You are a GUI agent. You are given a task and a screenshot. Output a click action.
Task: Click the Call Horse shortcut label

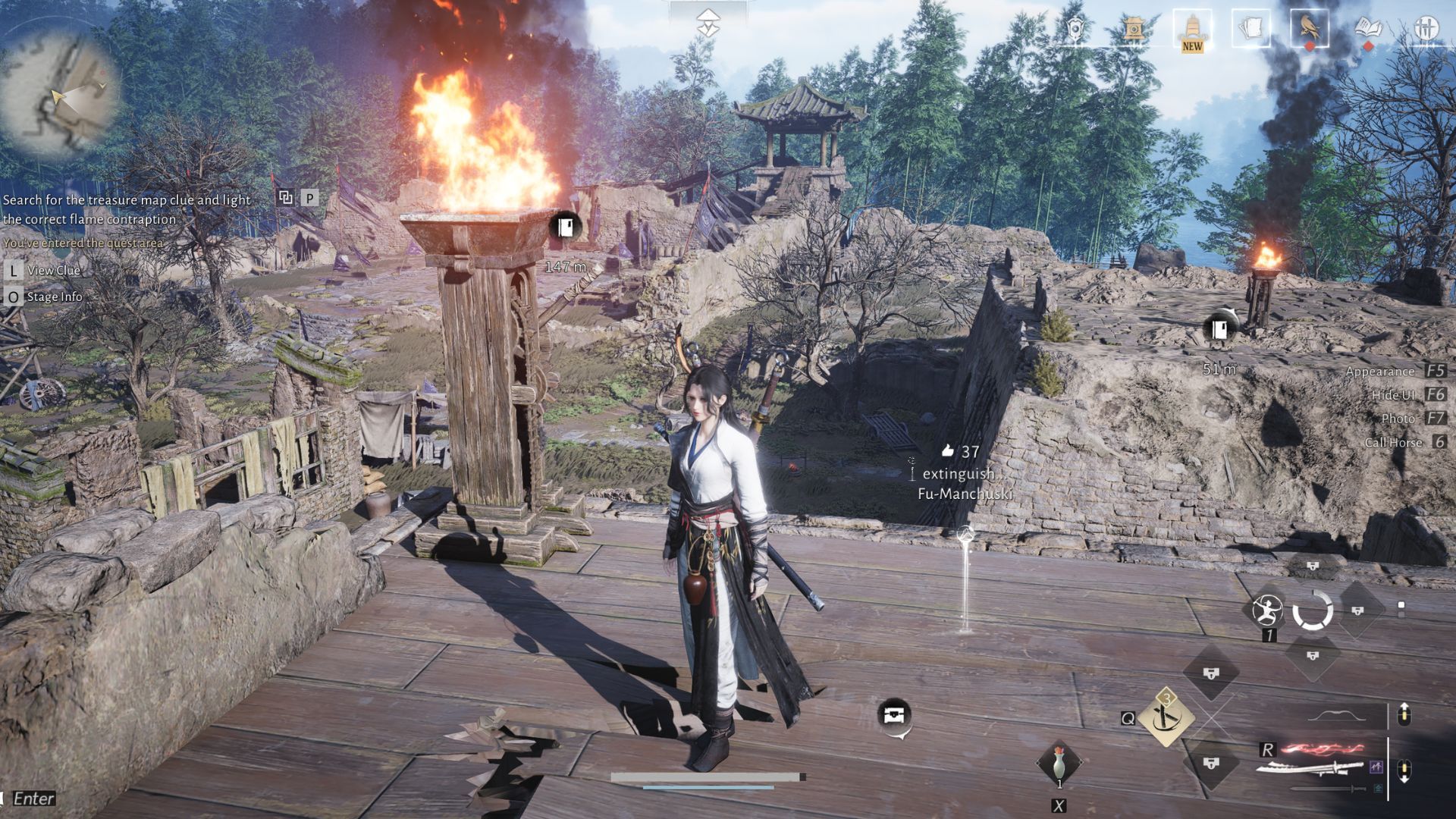[1393, 442]
